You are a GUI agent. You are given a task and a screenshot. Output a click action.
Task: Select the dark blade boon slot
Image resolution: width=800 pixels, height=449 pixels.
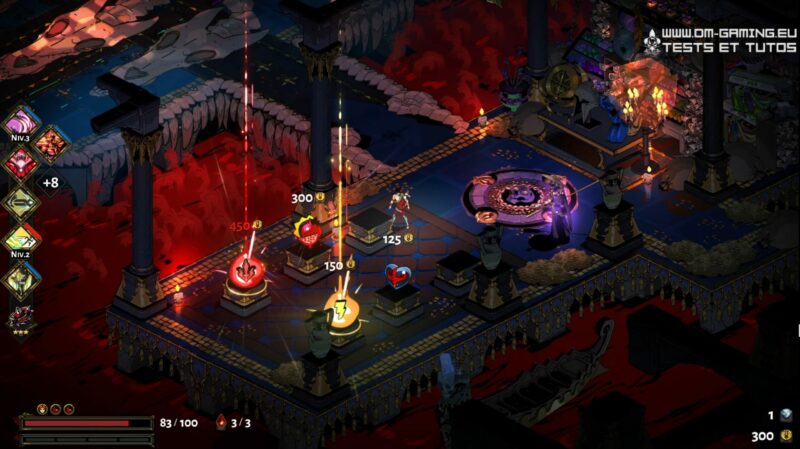tap(20, 201)
